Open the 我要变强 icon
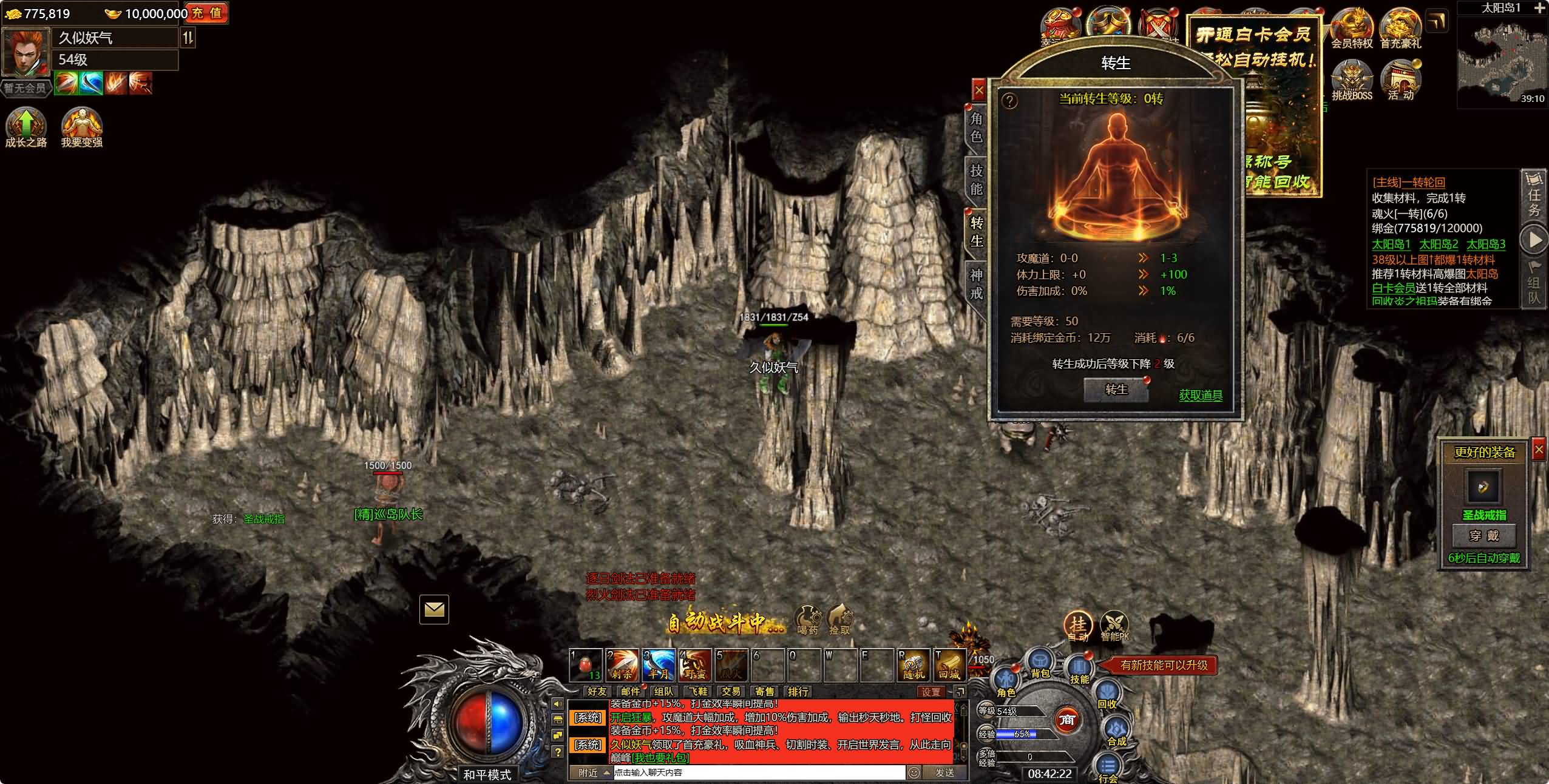Screen dimensions: 1549x784 click(82, 127)
